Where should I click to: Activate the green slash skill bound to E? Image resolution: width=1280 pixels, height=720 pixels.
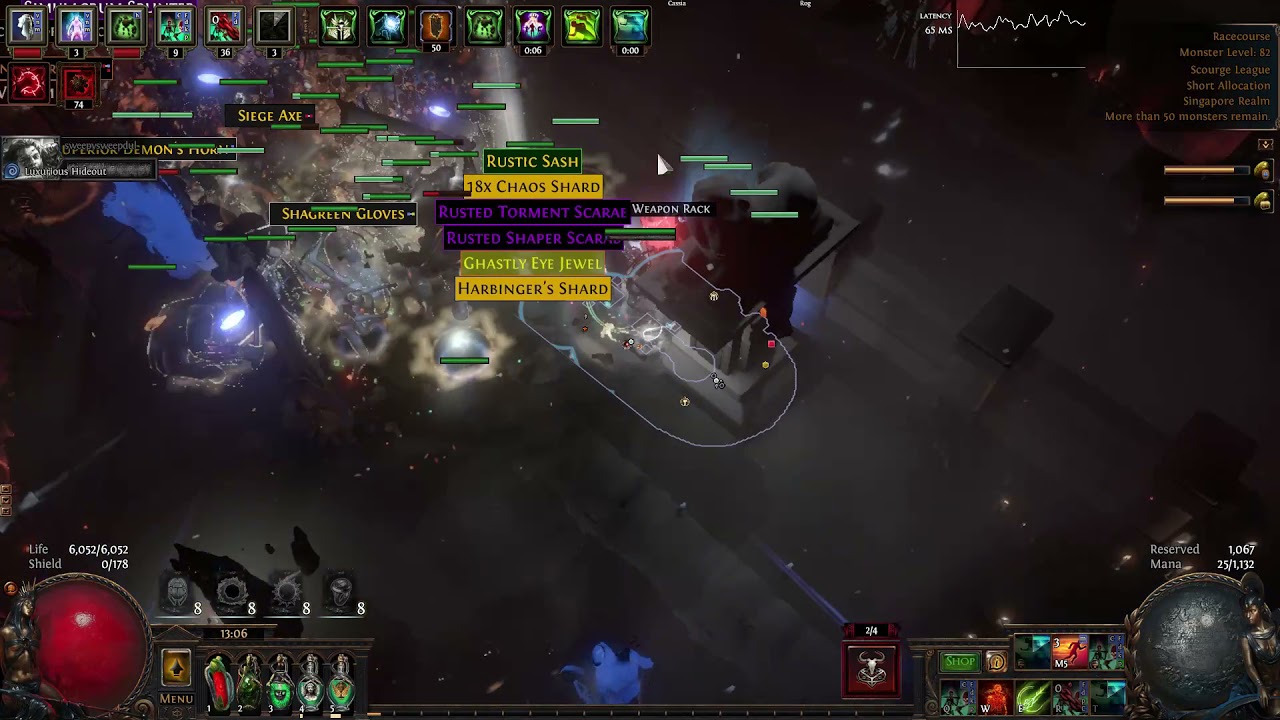(x=1032, y=697)
